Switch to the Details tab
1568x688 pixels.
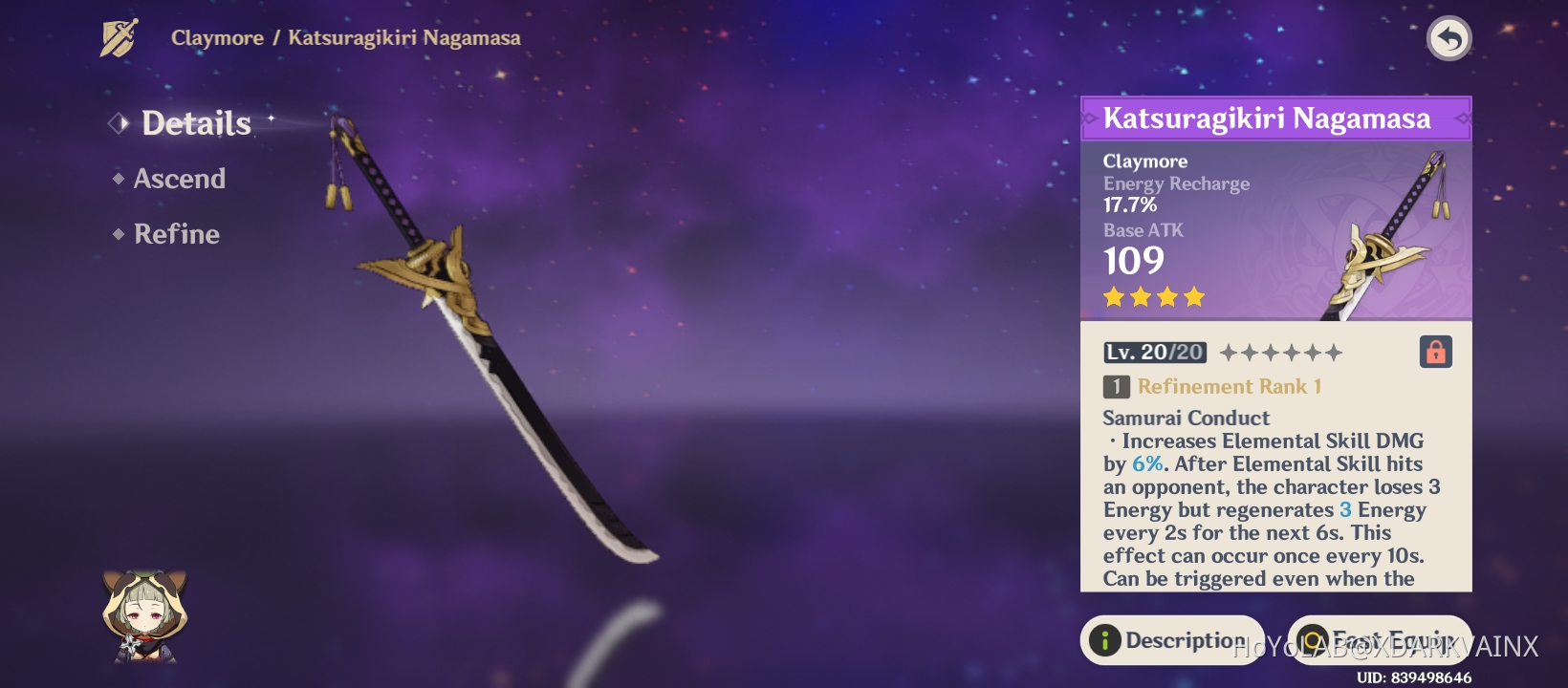tap(194, 123)
